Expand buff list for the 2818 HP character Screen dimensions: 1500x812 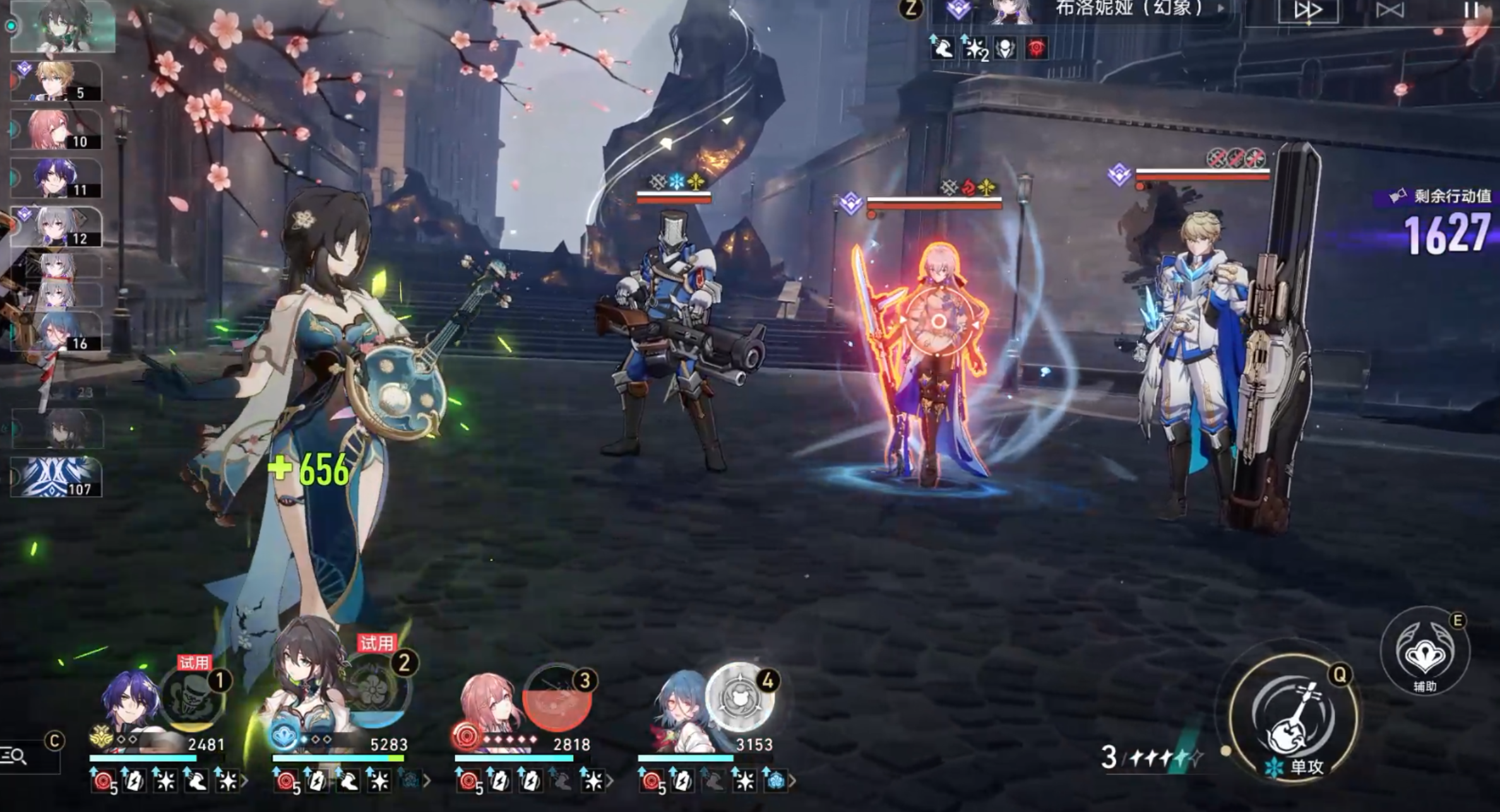coord(610,782)
